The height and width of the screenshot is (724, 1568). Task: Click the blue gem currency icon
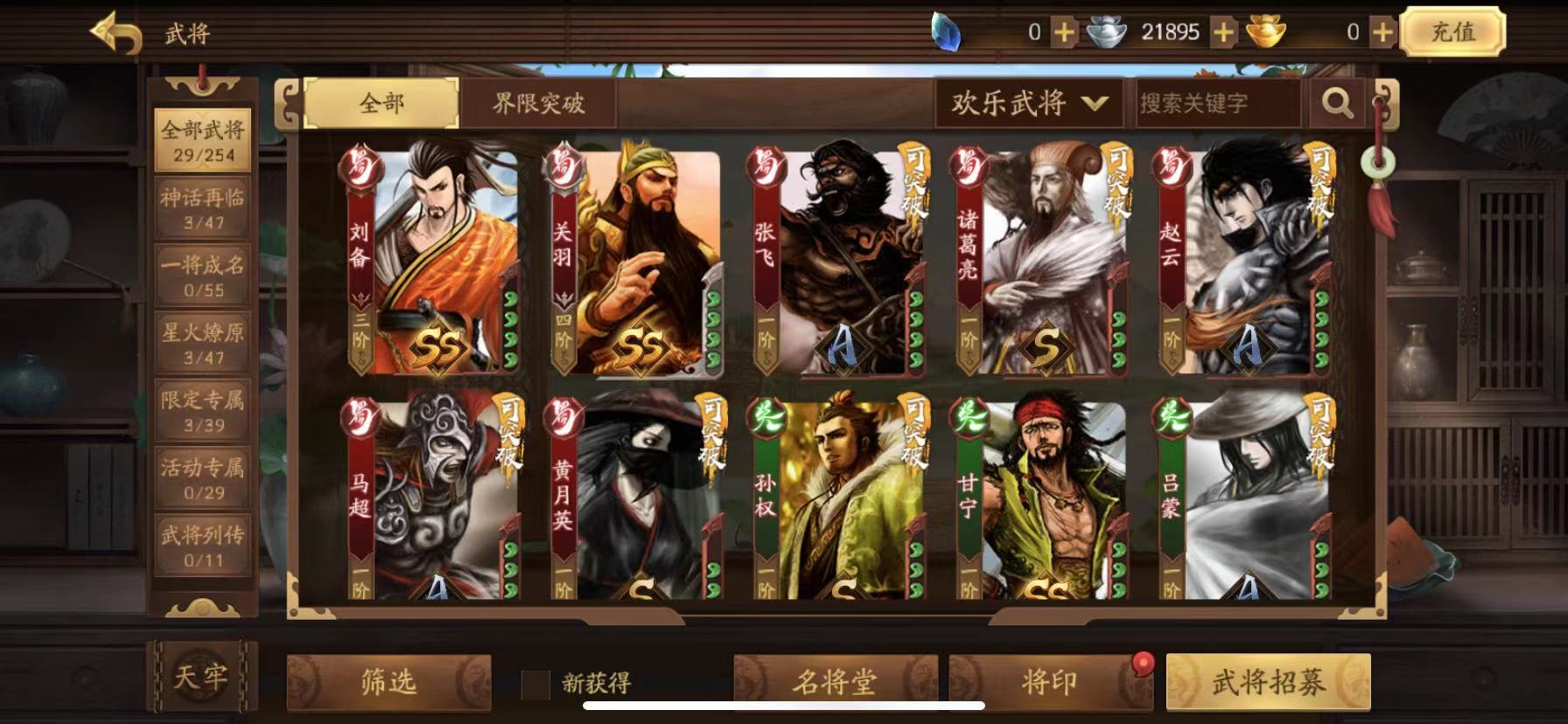tap(947, 32)
